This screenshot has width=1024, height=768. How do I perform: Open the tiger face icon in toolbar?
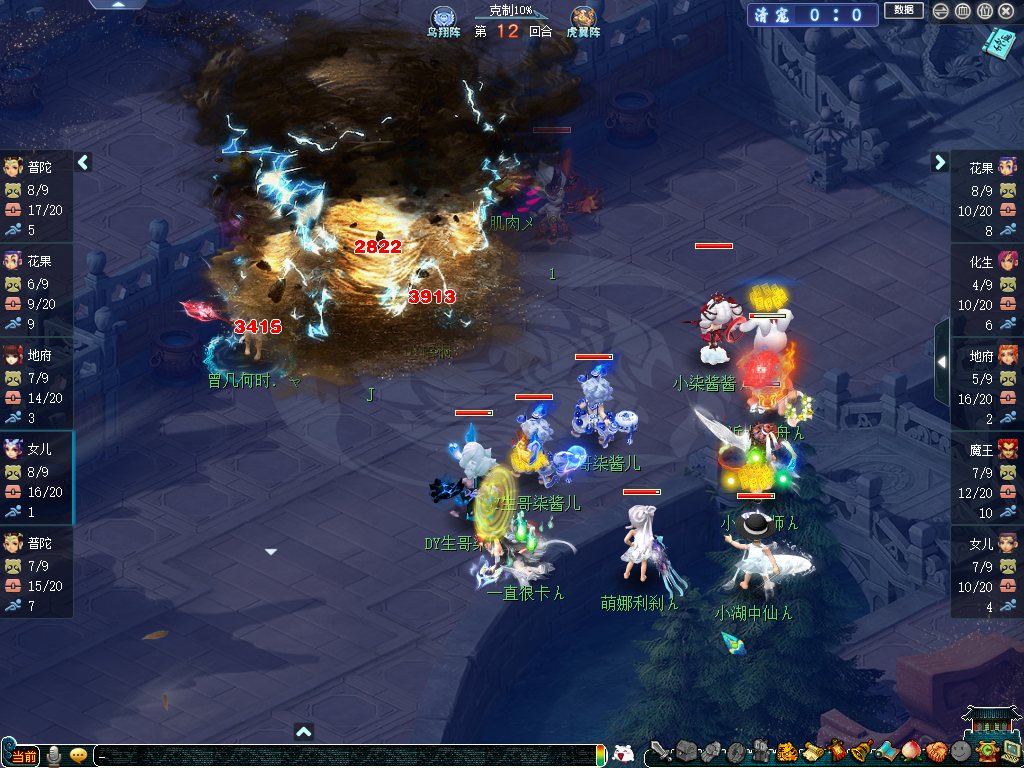(x=787, y=751)
